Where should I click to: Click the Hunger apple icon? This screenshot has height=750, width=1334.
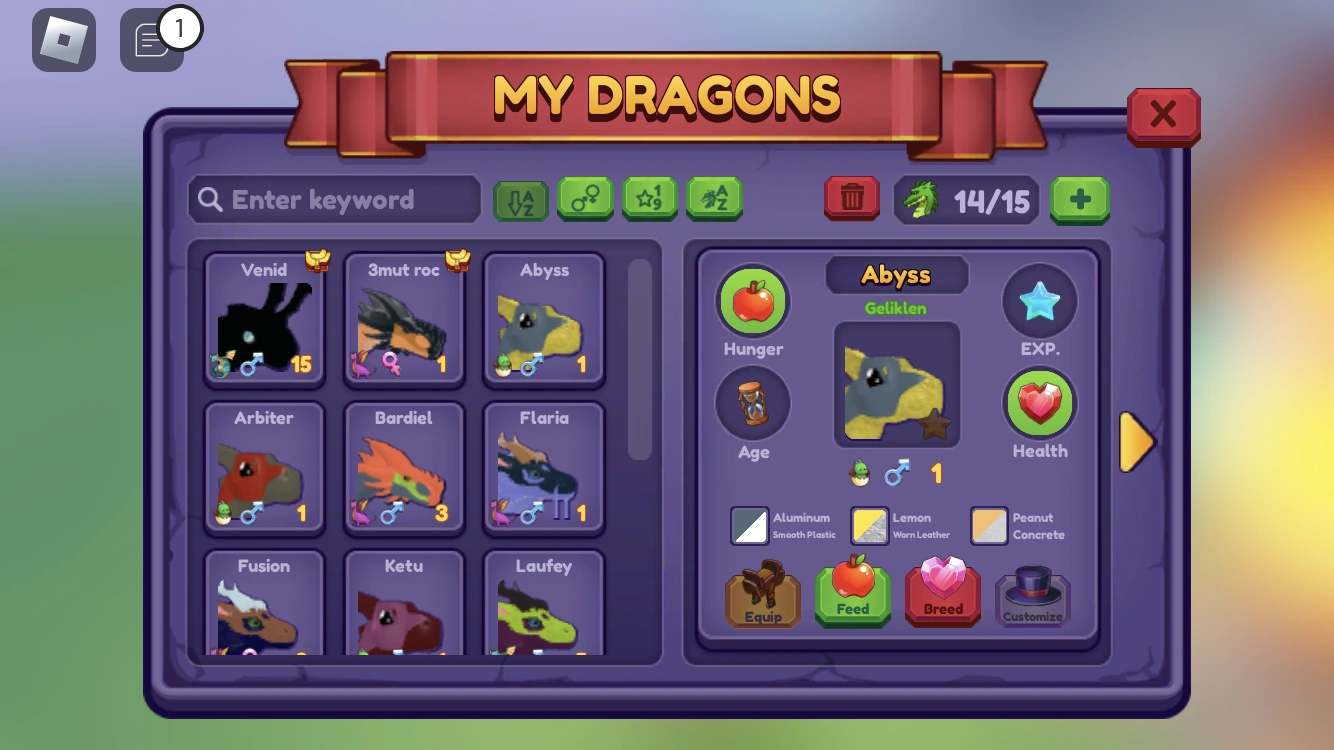coord(753,300)
